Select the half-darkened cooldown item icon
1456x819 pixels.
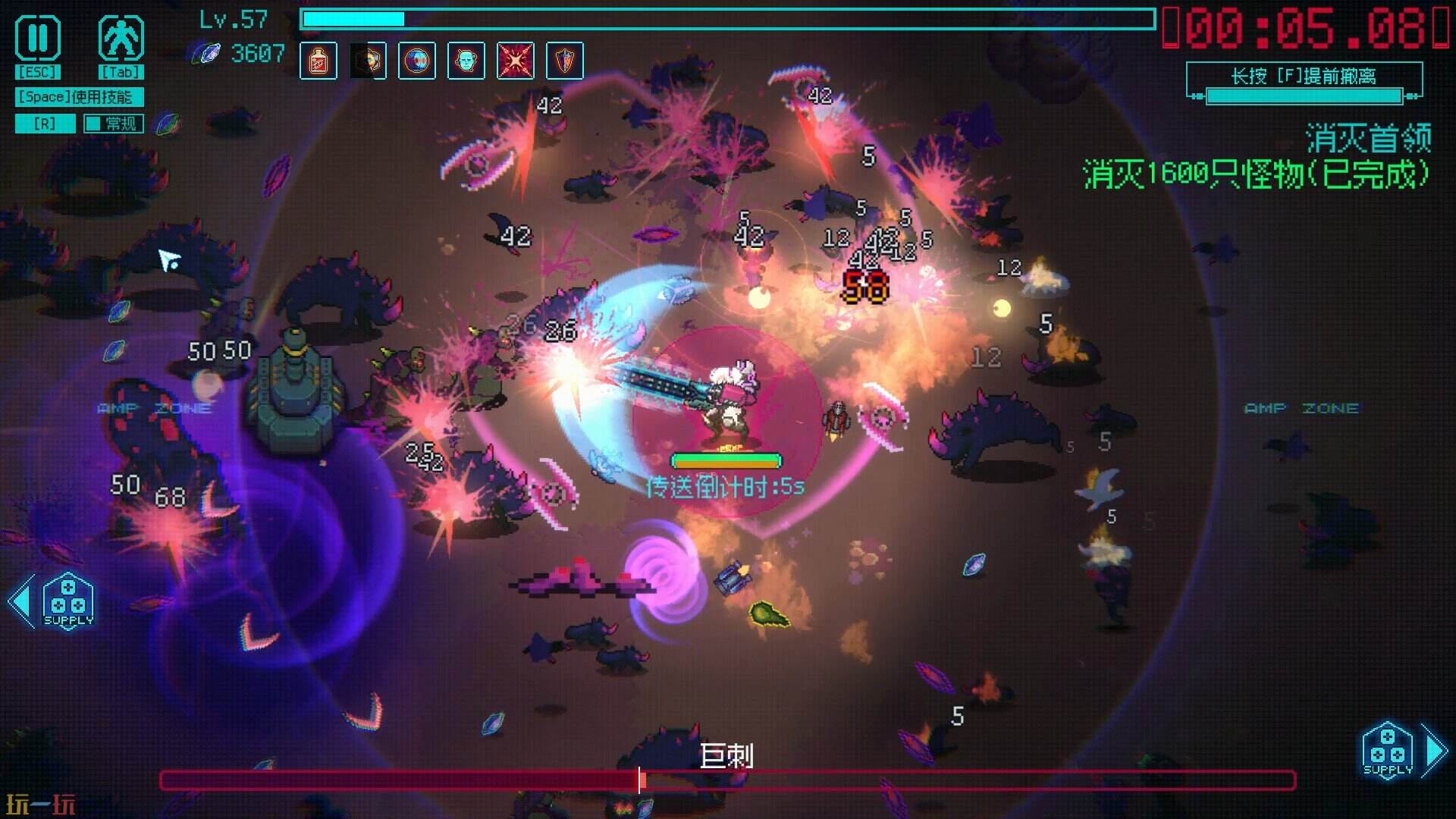click(x=368, y=61)
